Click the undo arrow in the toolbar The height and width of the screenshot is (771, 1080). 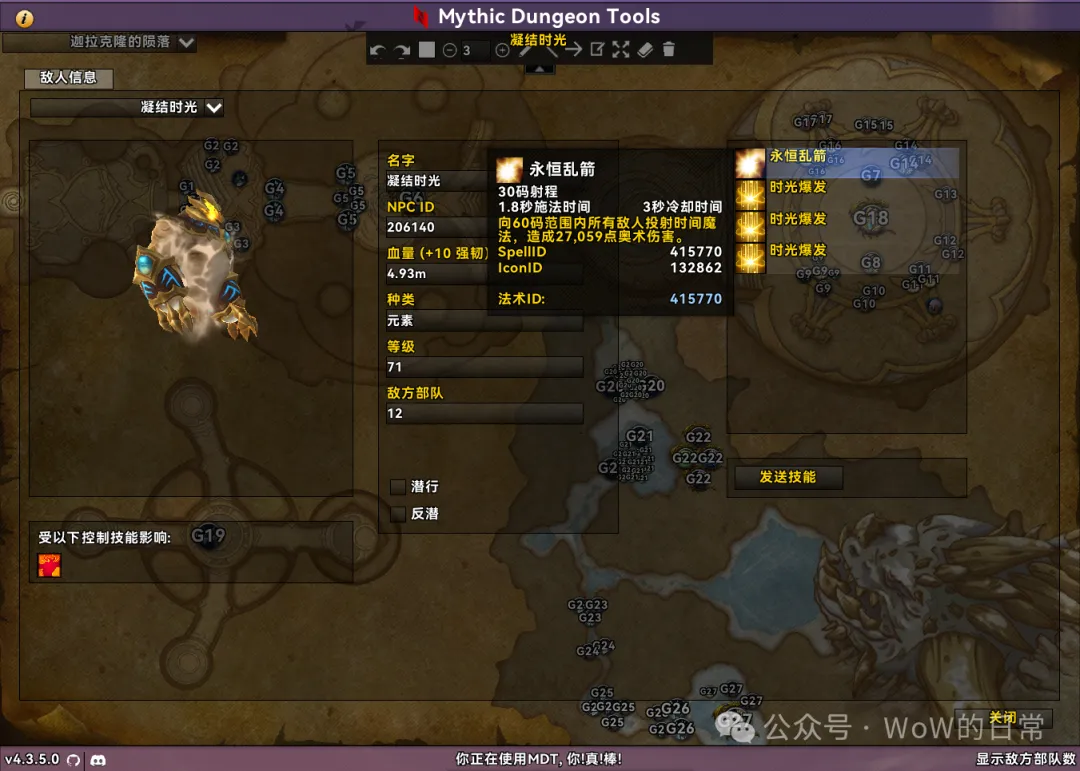coord(377,50)
